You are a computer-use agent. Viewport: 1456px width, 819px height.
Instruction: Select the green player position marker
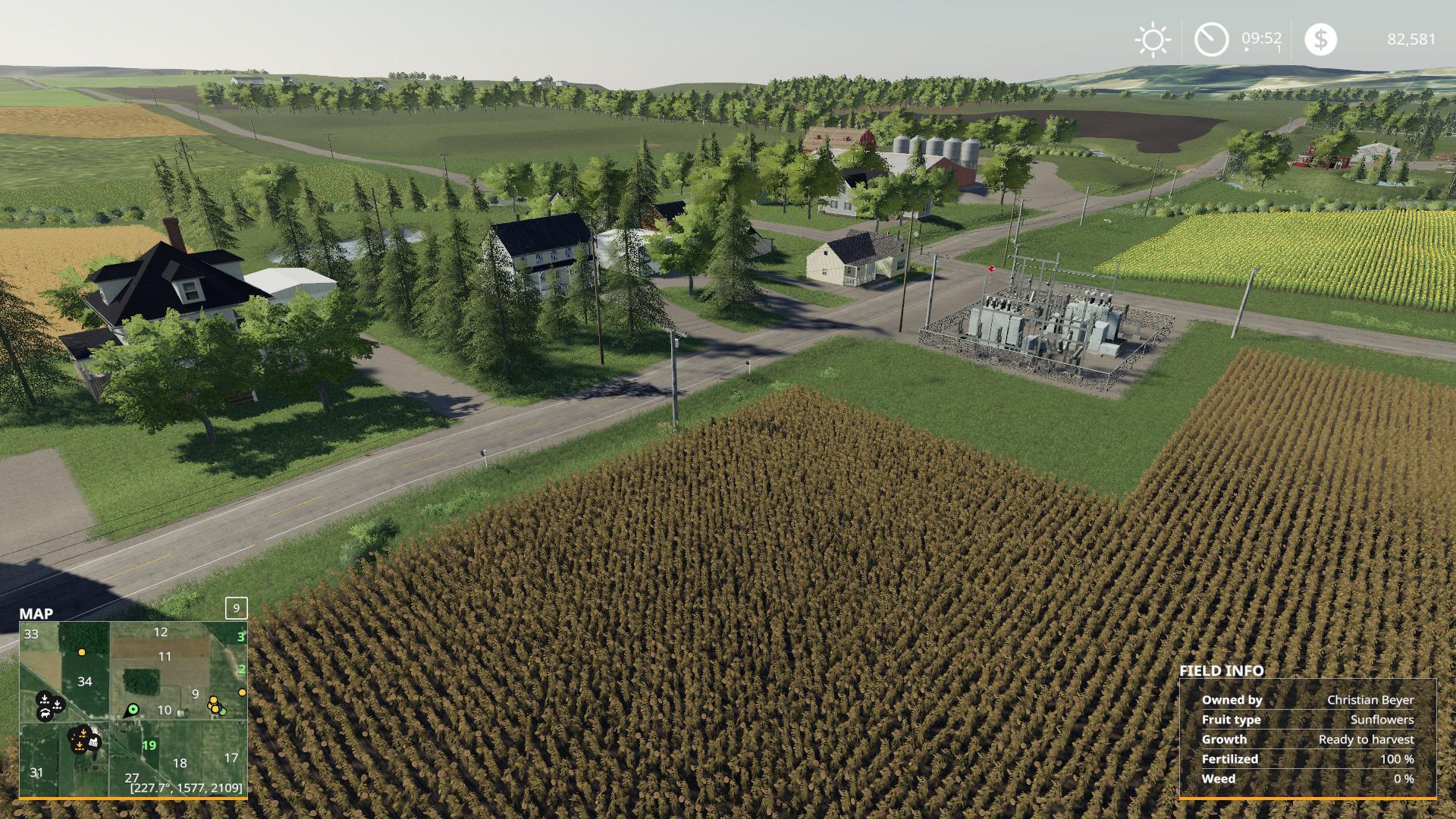pos(133,710)
